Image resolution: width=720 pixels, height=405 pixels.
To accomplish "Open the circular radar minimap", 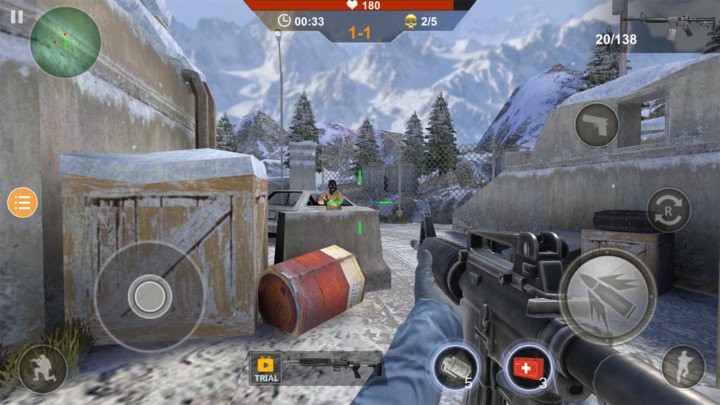I will (64, 41).
